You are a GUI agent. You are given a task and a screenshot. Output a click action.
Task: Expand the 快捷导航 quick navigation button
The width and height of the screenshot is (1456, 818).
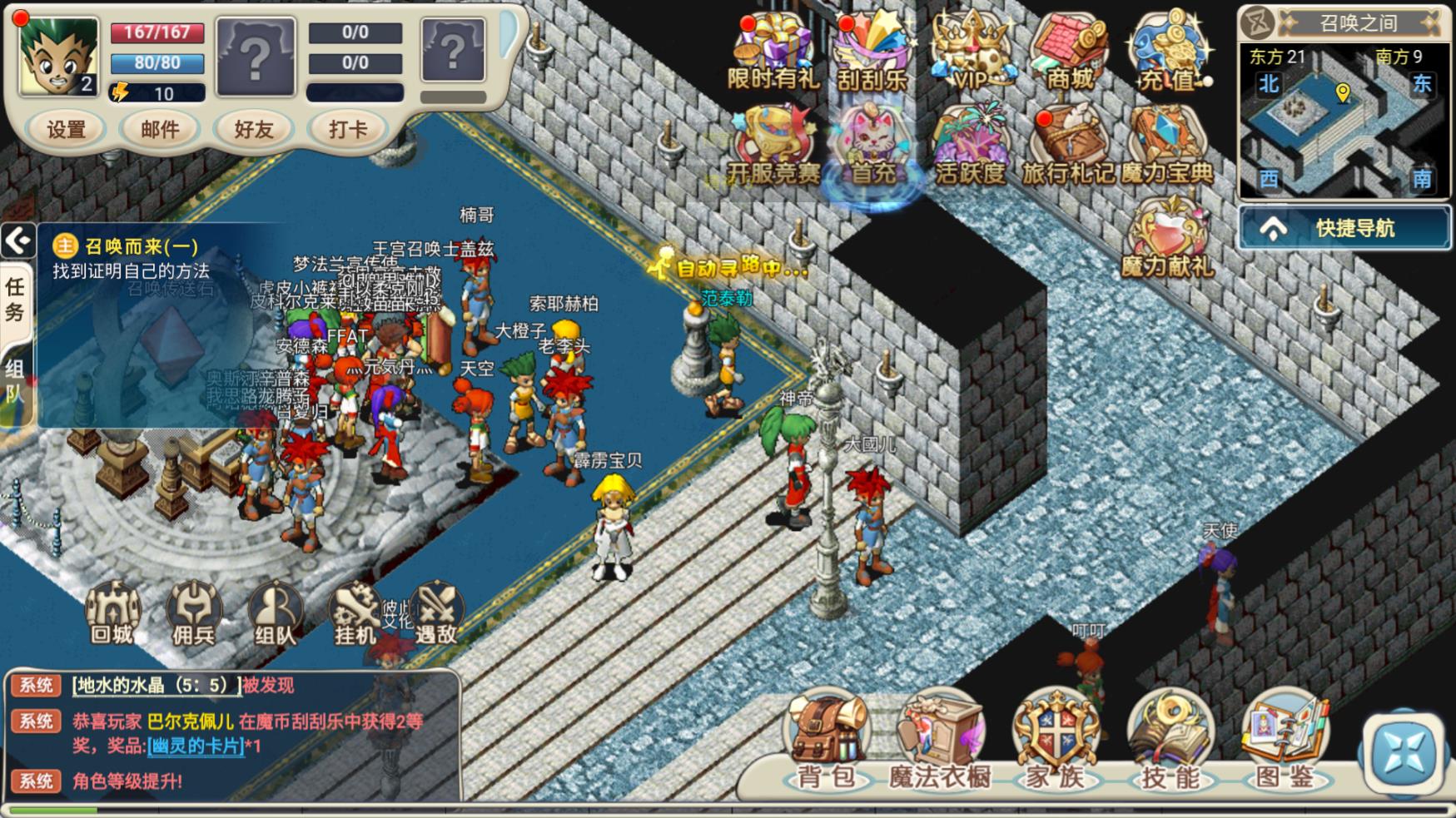(1344, 228)
